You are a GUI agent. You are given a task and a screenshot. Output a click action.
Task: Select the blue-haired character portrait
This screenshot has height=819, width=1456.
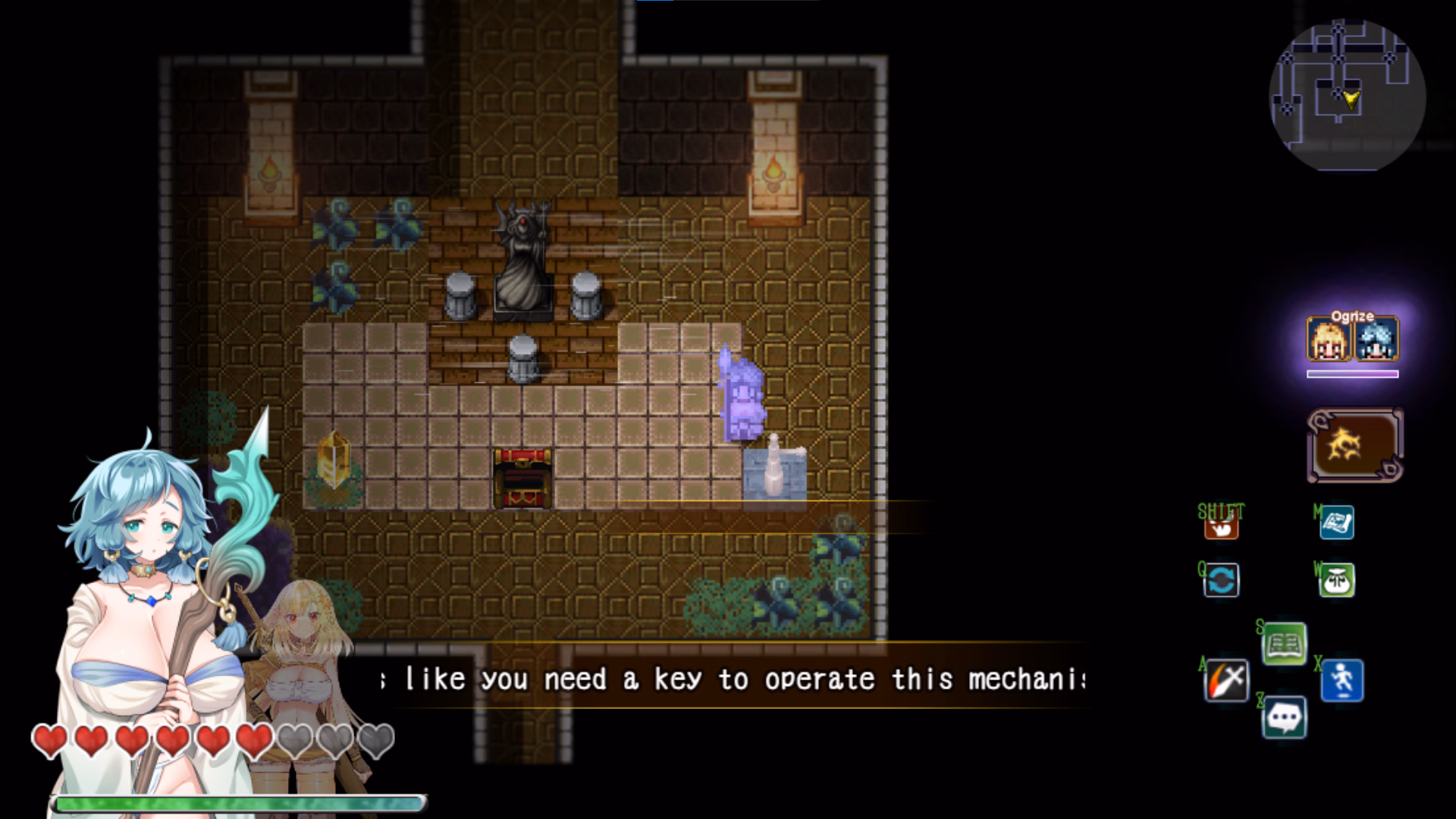(x=1376, y=340)
